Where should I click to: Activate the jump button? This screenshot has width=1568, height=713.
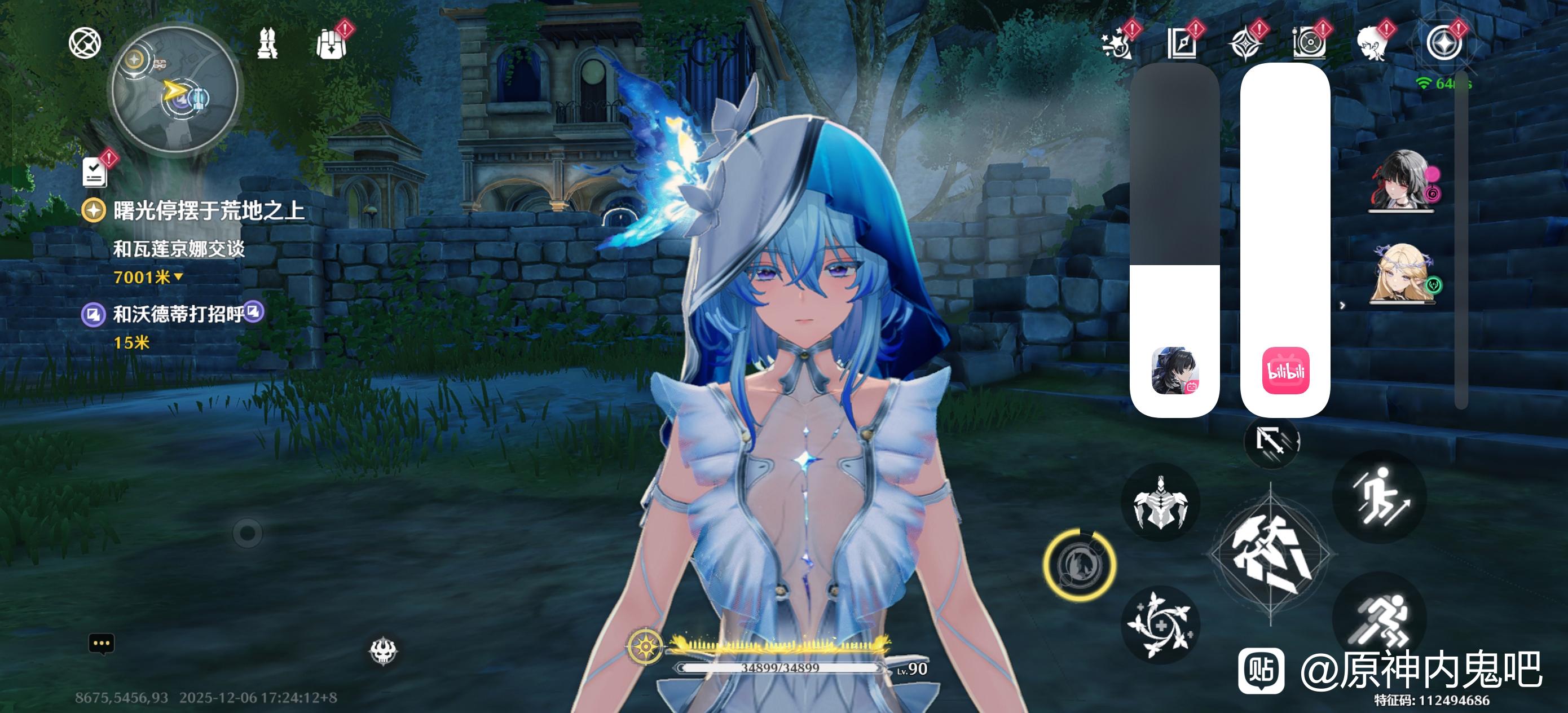coord(1379,496)
